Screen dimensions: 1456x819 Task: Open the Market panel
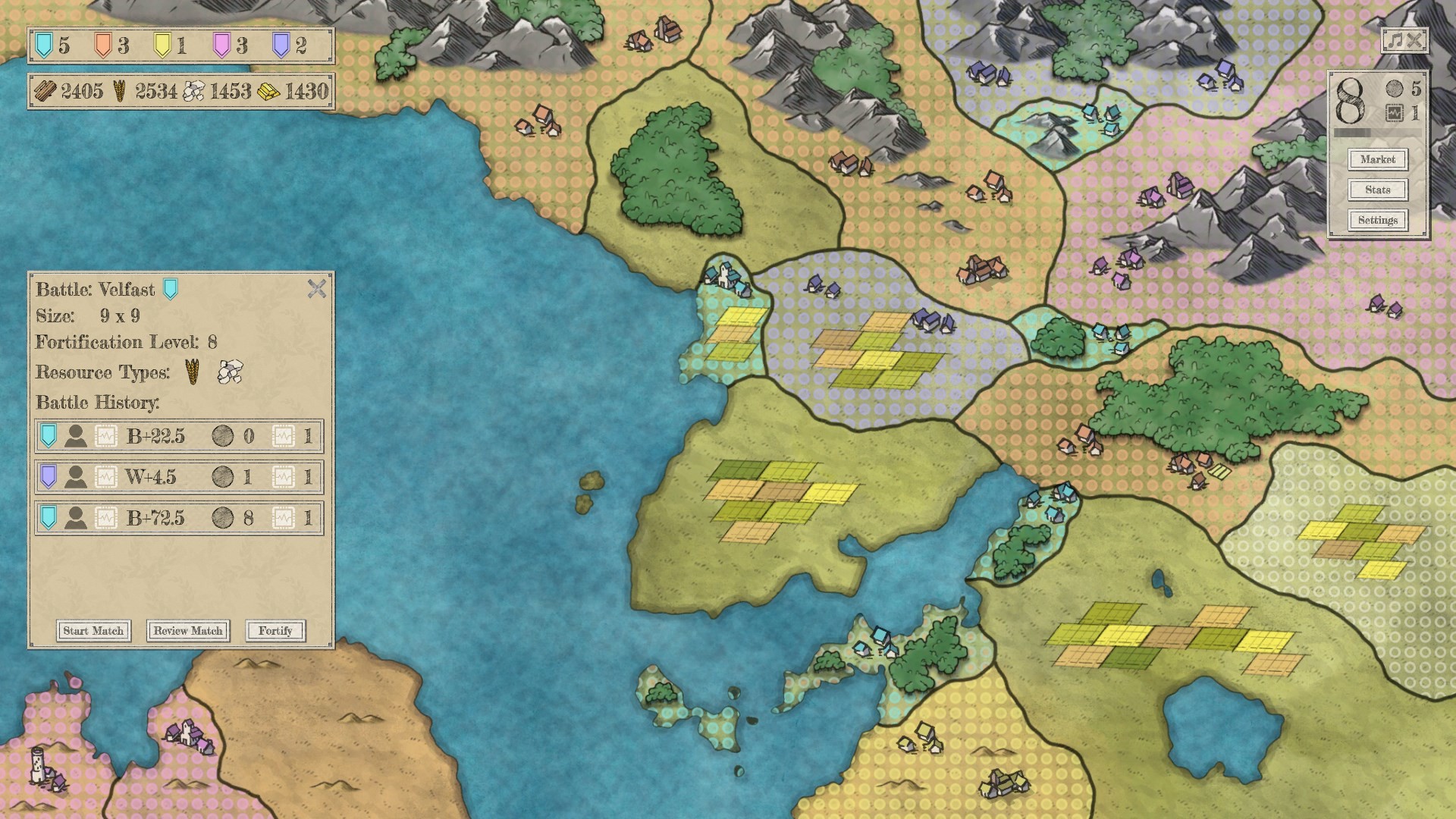1377,159
